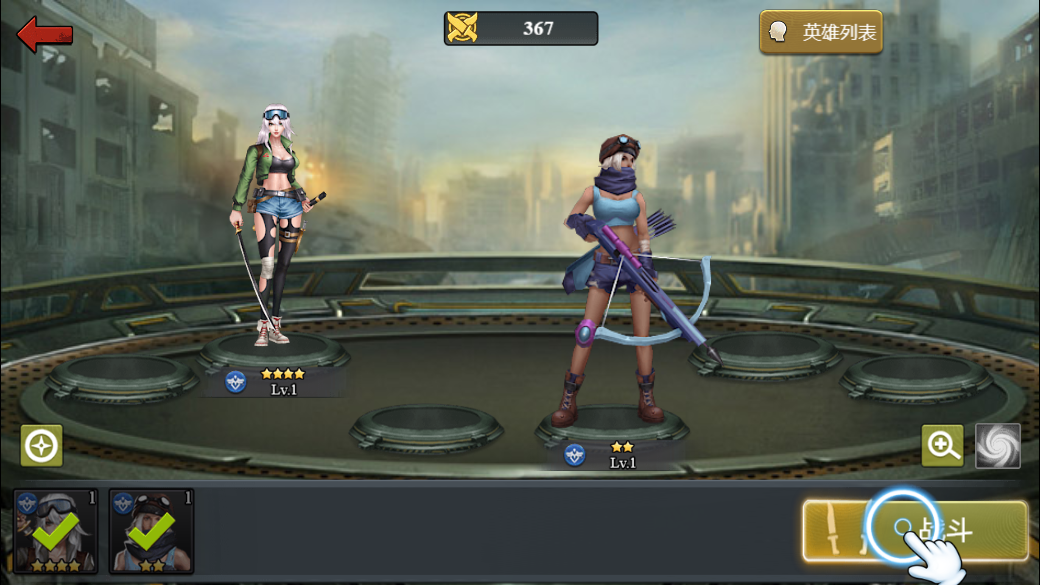1040x585 pixels.
Task: Select the masked two-star archer hero card
Action: [x=151, y=531]
